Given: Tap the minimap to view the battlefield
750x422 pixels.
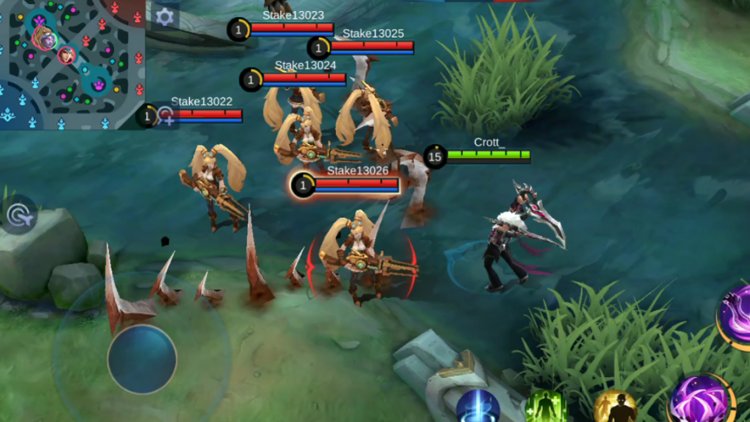Looking at the screenshot, I should pos(72,62).
